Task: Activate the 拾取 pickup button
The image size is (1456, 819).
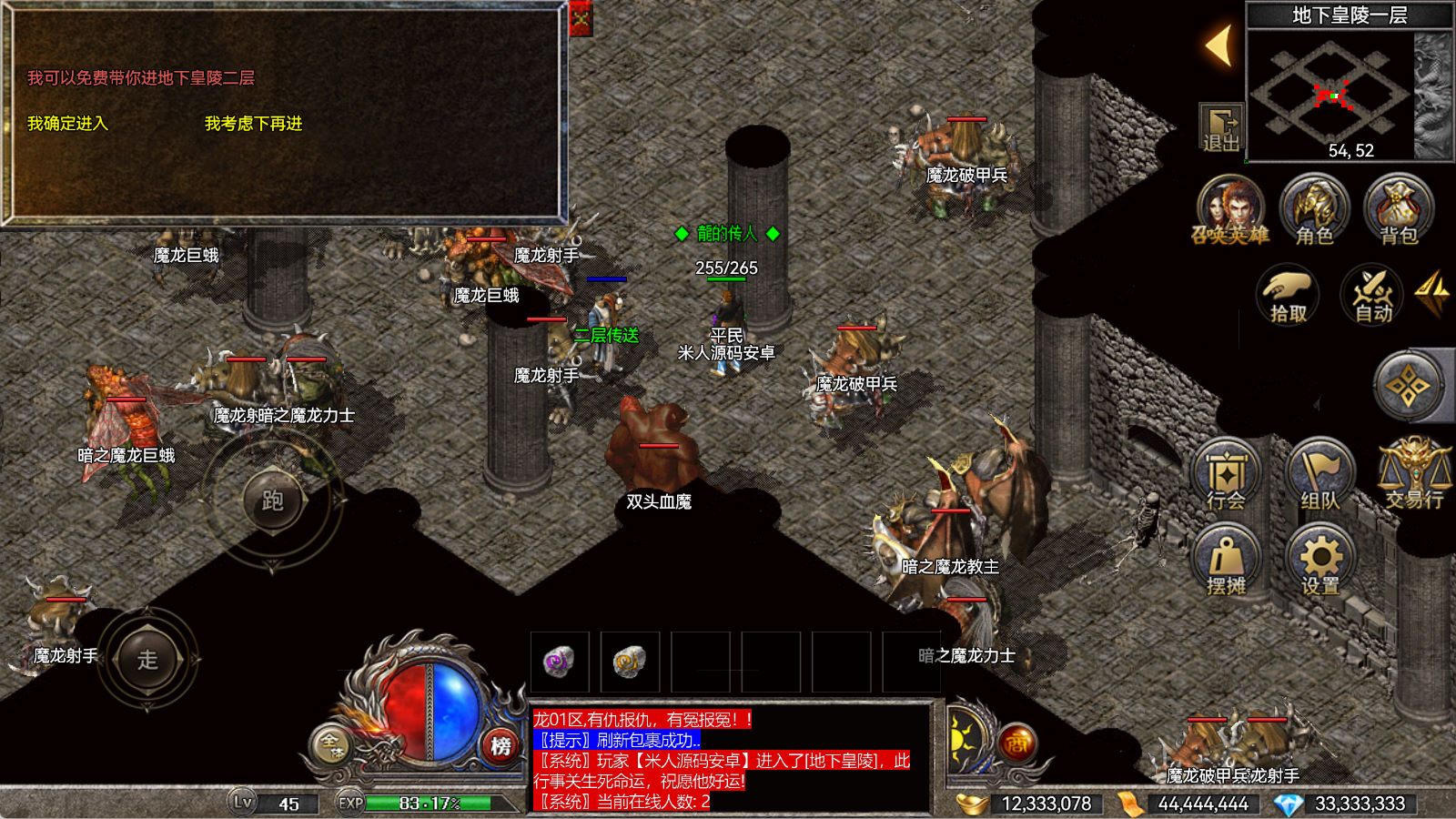Action: [x=1288, y=295]
